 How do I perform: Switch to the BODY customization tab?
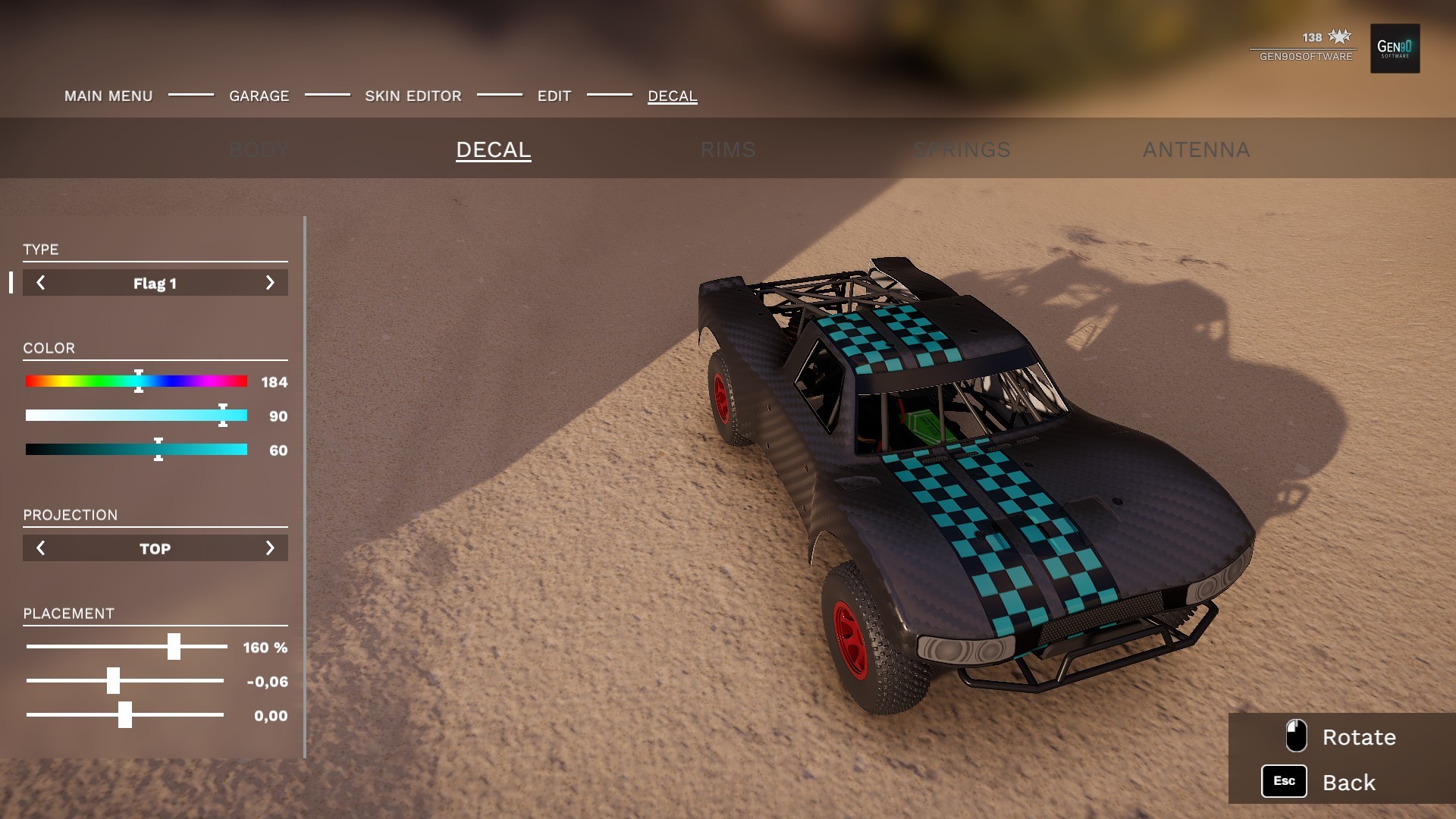[x=259, y=149]
